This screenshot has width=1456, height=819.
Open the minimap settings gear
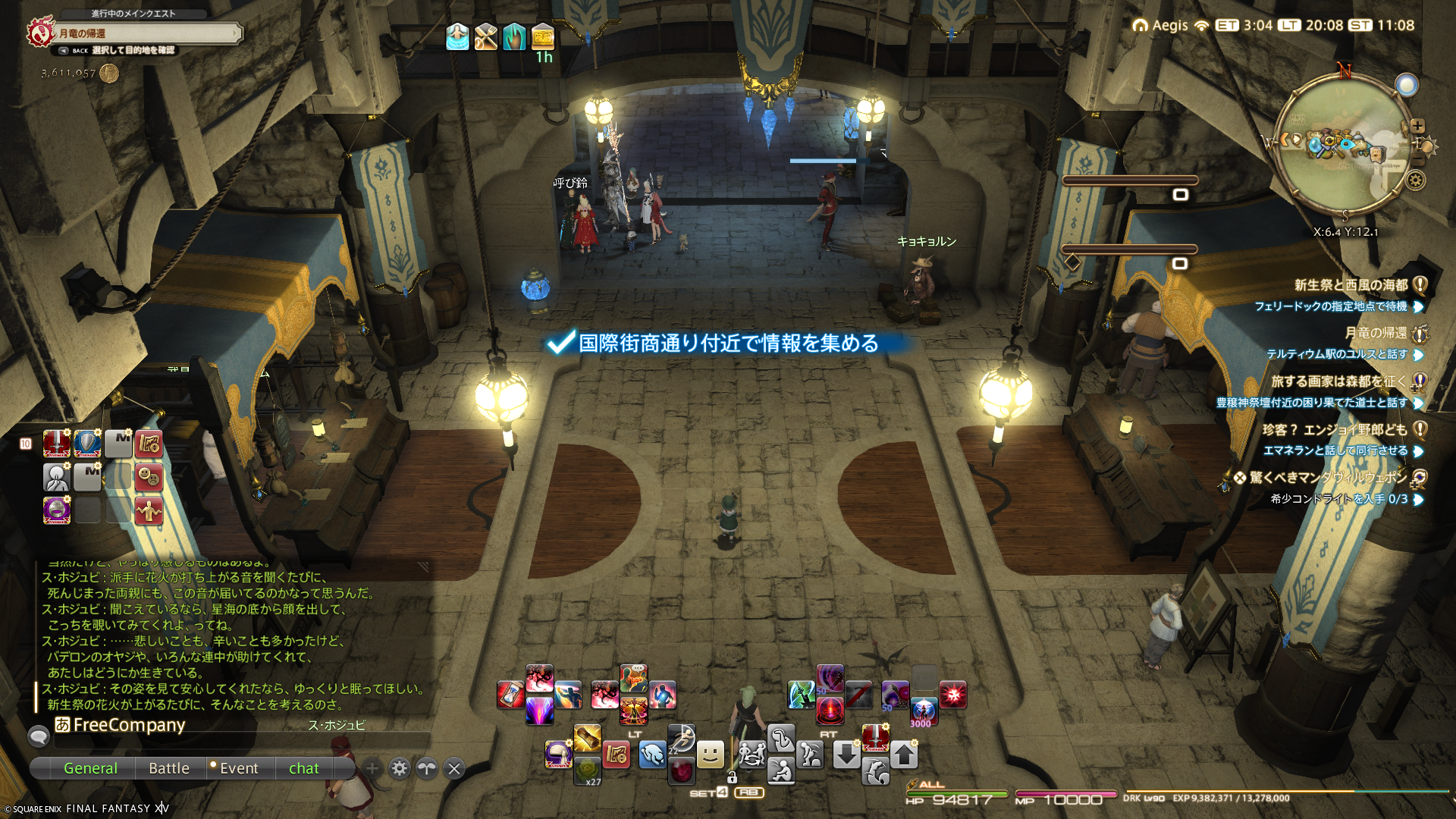tap(1415, 180)
